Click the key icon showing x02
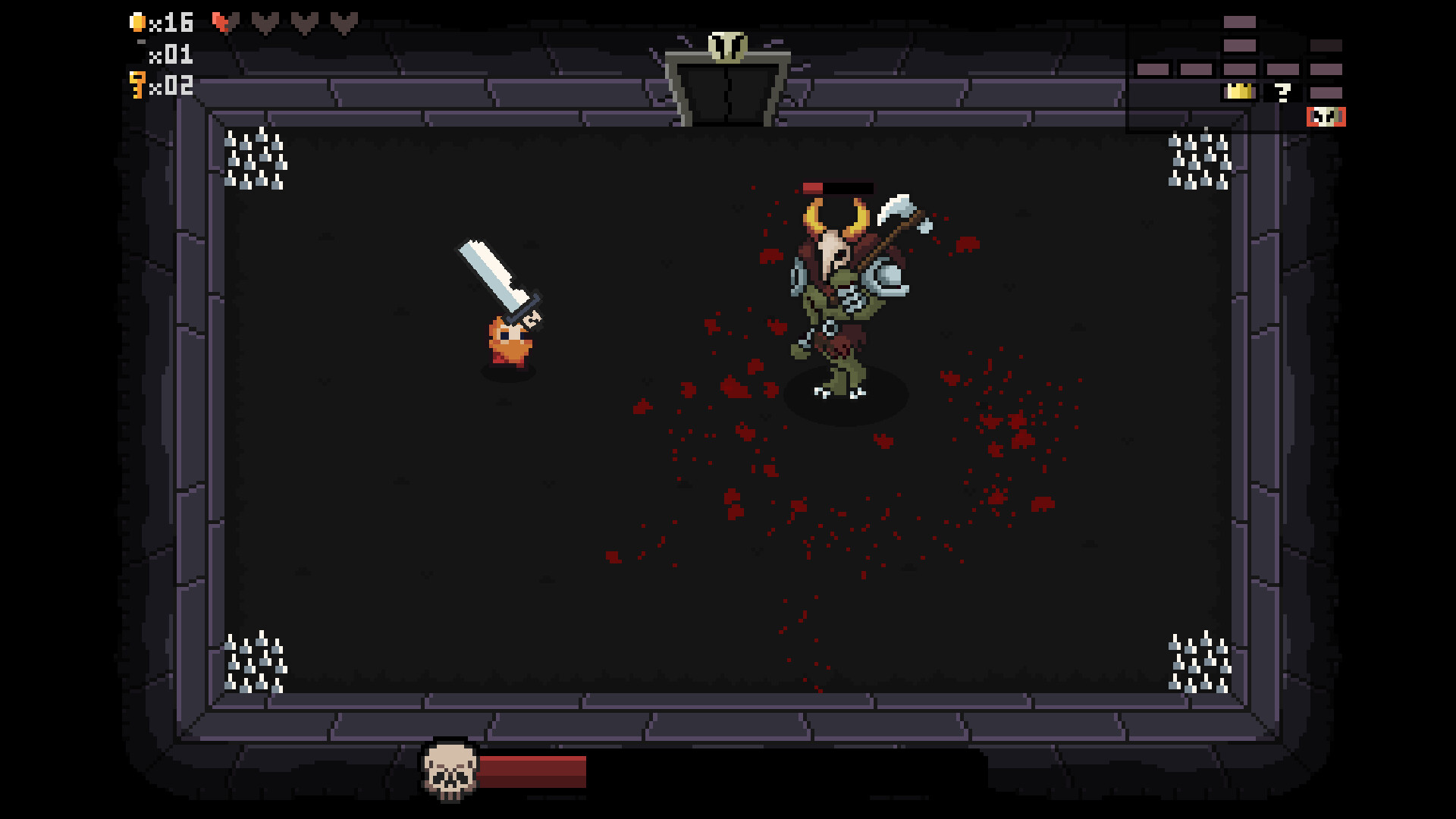The width and height of the screenshot is (1456, 819). (137, 87)
